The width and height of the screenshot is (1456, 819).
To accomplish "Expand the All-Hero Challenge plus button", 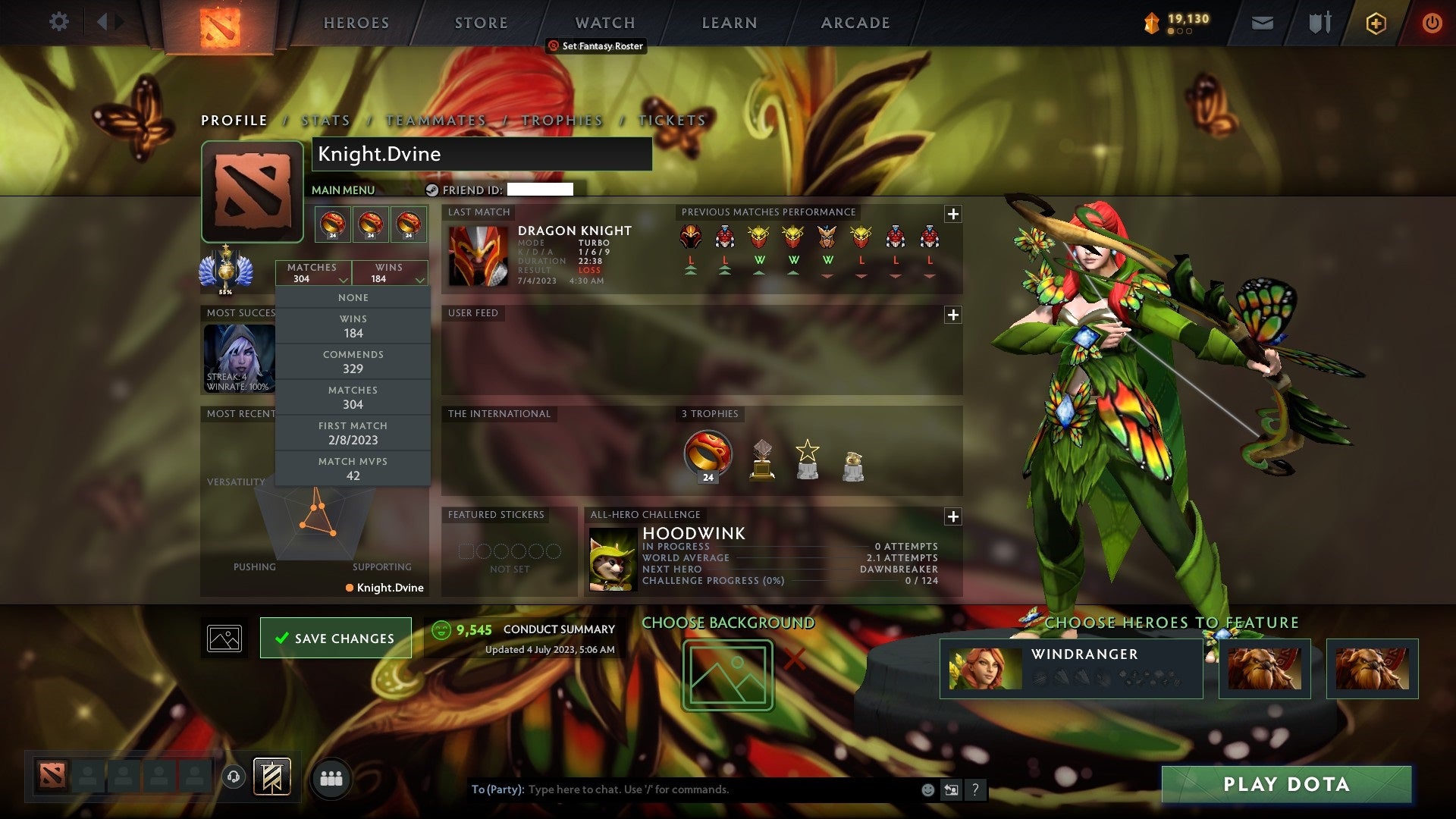I will 953,516.
